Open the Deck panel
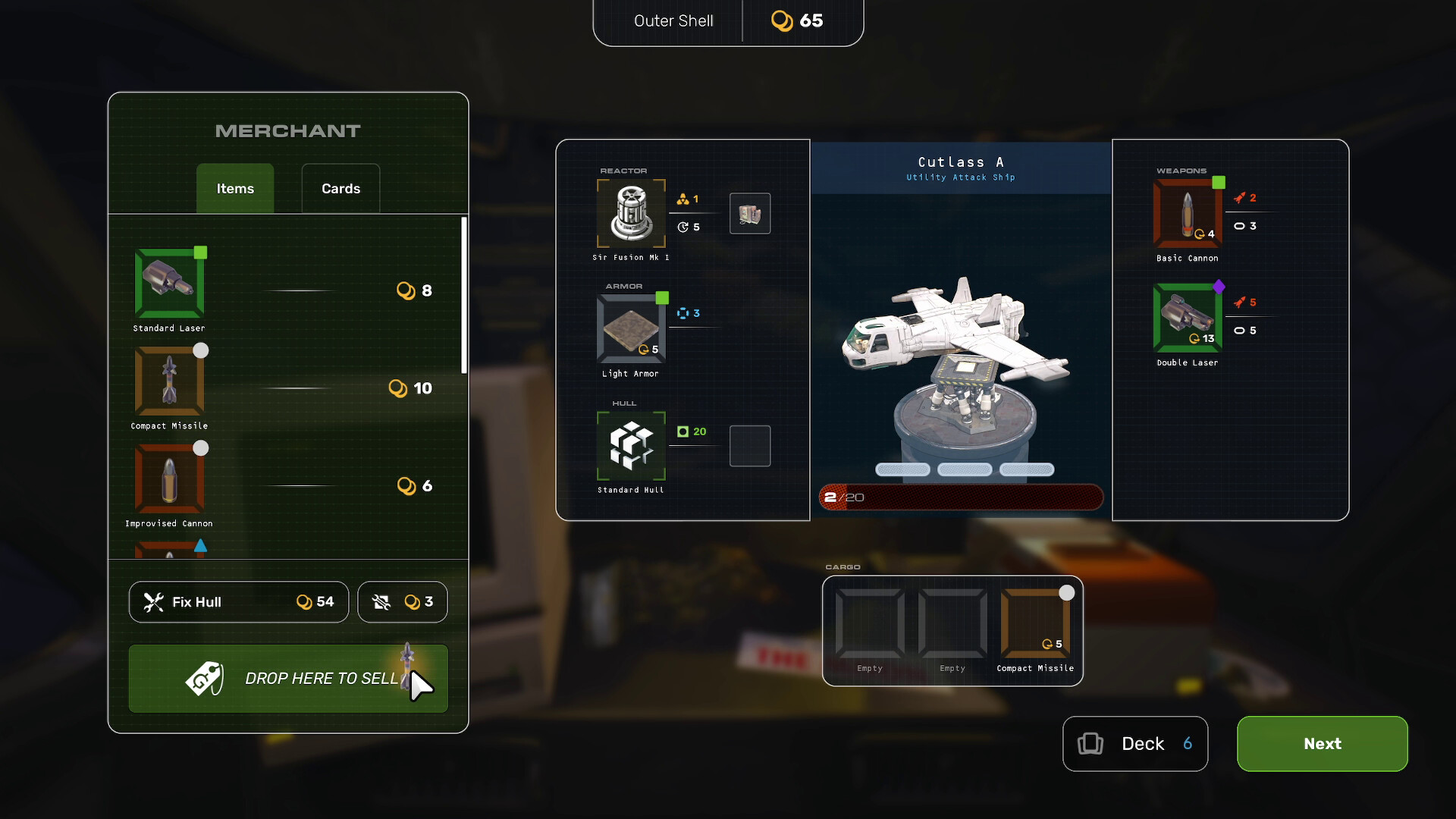The width and height of the screenshot is (1456, 819). (1134, 744)
